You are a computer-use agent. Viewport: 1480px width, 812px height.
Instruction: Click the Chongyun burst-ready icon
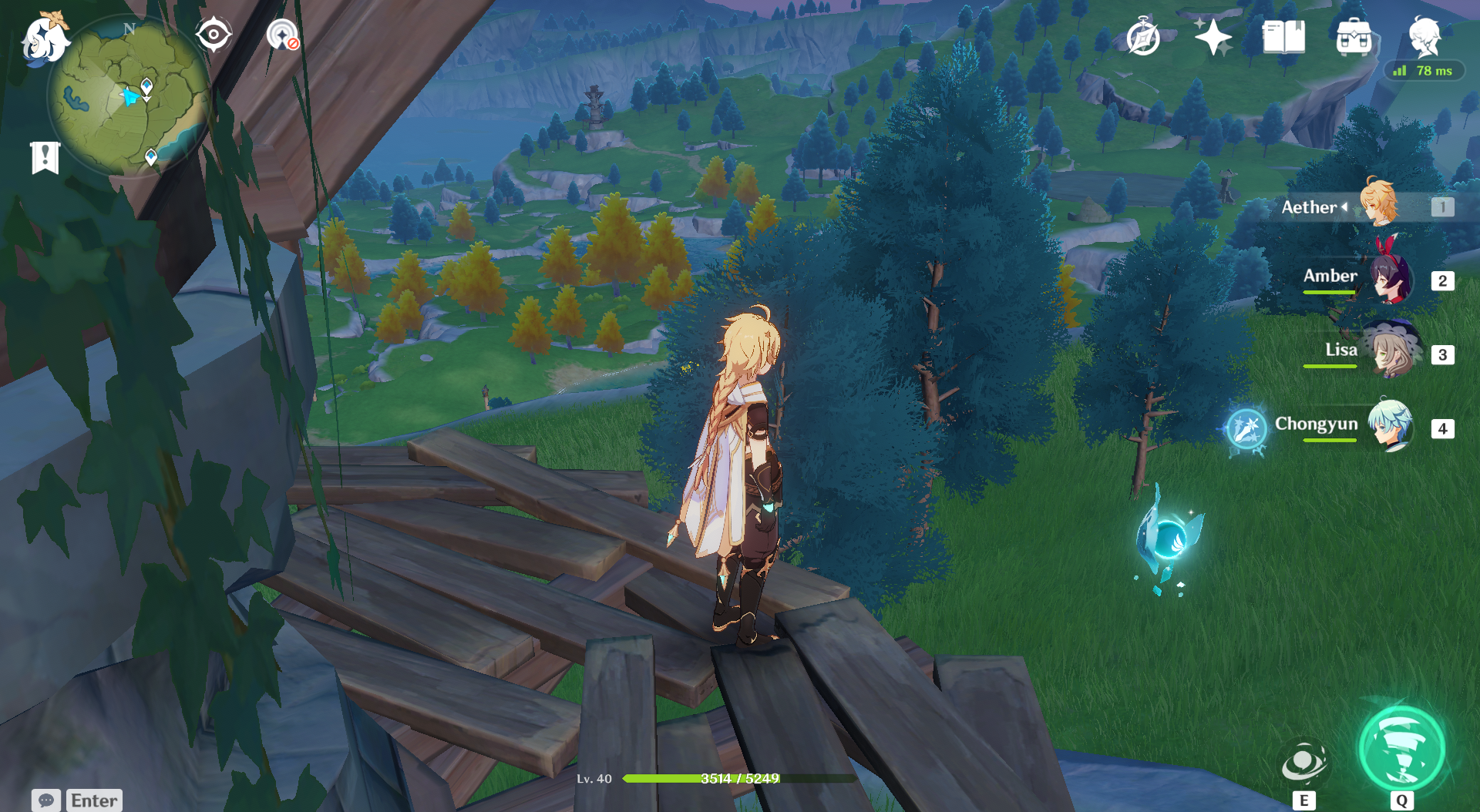(x=1246, y=428)
